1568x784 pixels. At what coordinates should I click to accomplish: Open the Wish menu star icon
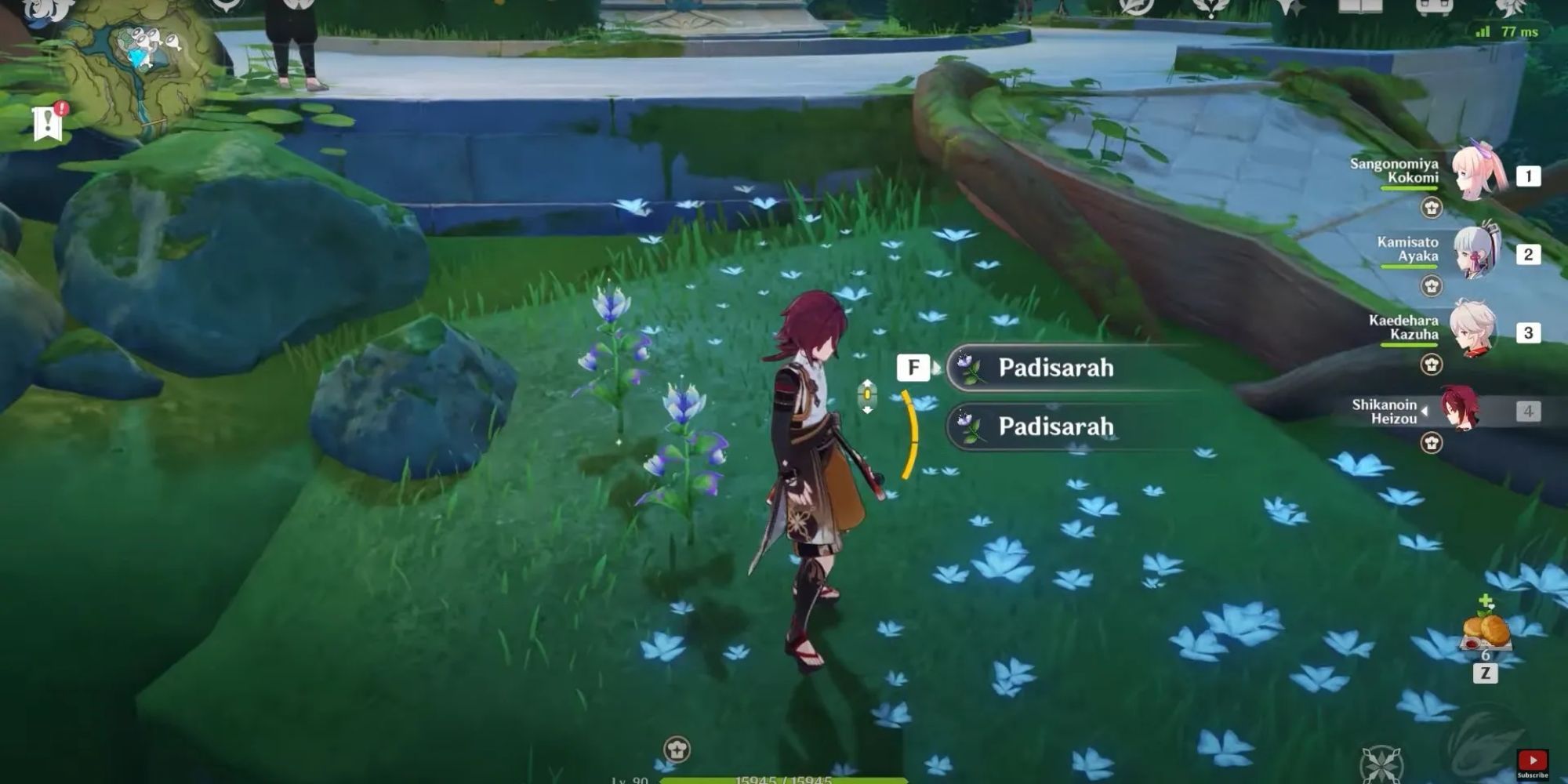coord(1293,9)
